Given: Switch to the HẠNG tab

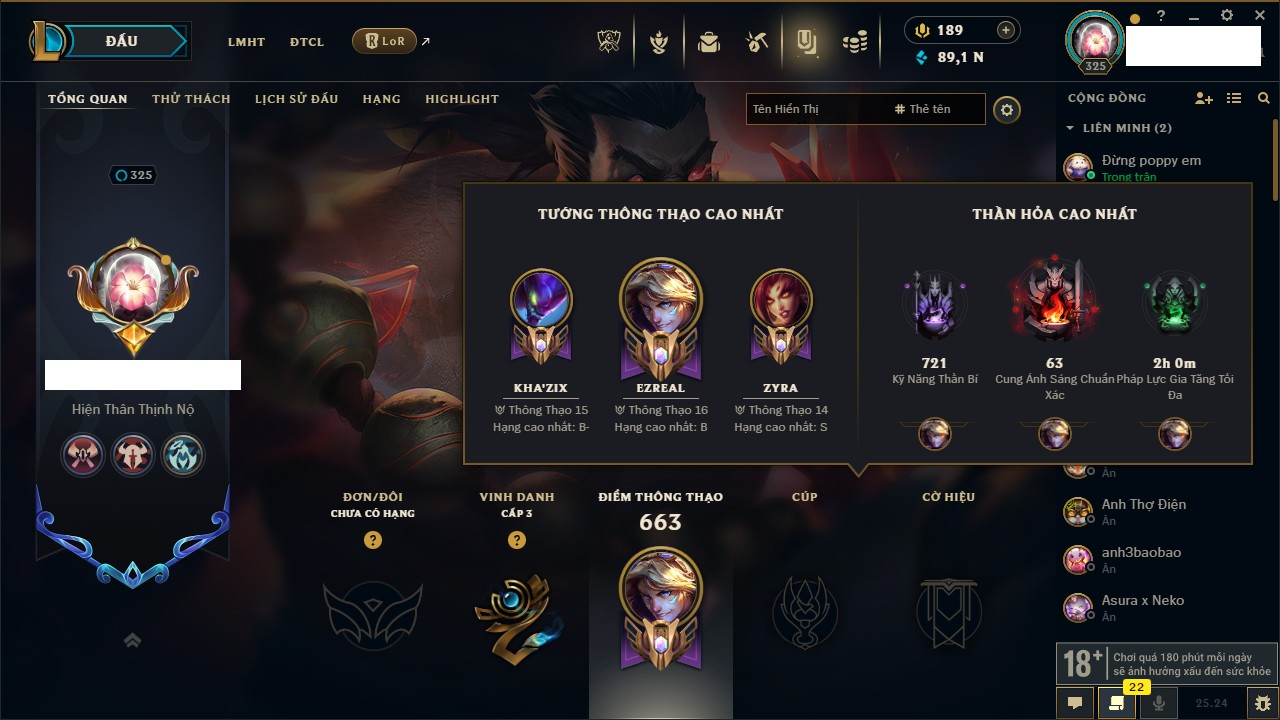Looking at the screenshot, I should point(381,99).
